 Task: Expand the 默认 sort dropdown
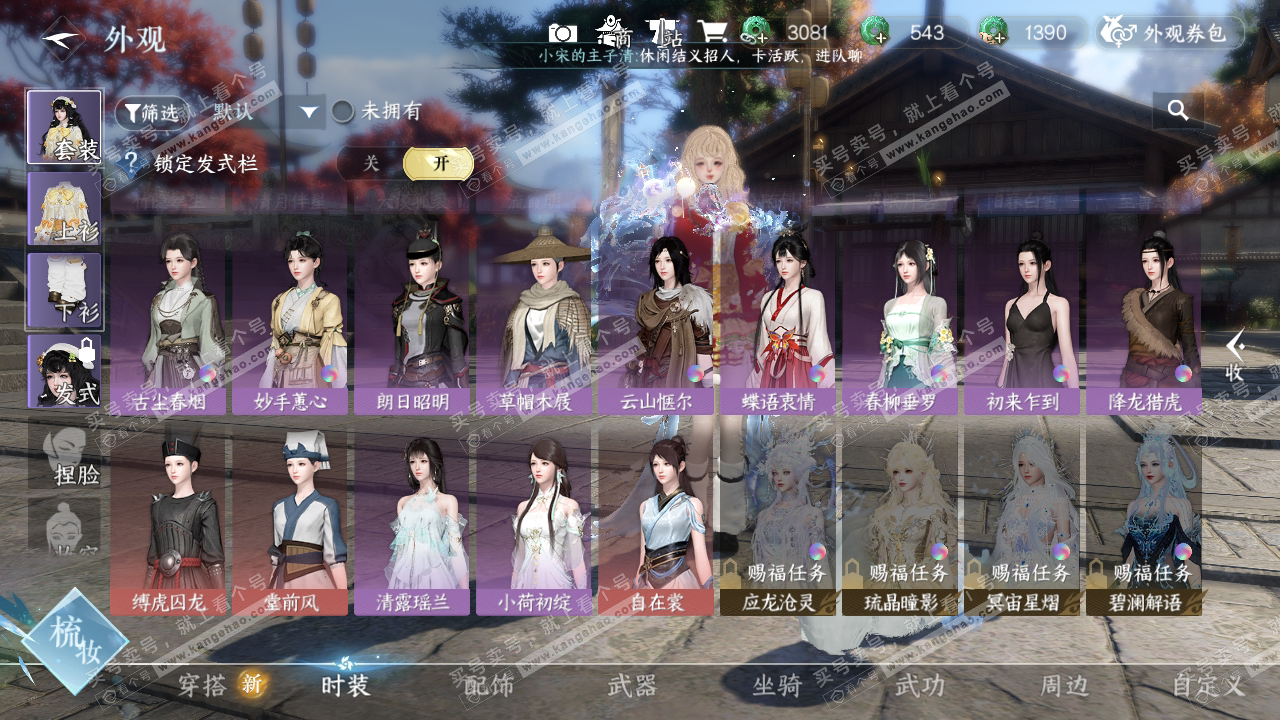[309, 112]
